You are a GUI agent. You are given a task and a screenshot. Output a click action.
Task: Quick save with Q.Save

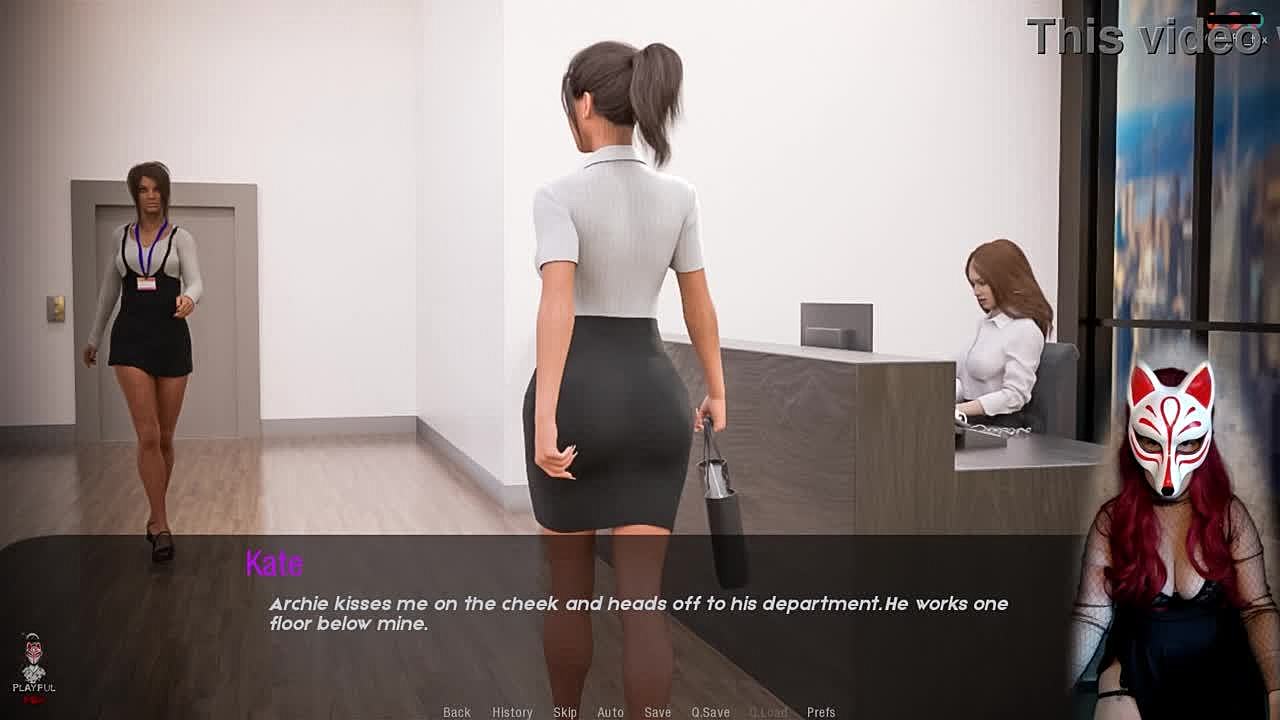(x=710, y=712)
